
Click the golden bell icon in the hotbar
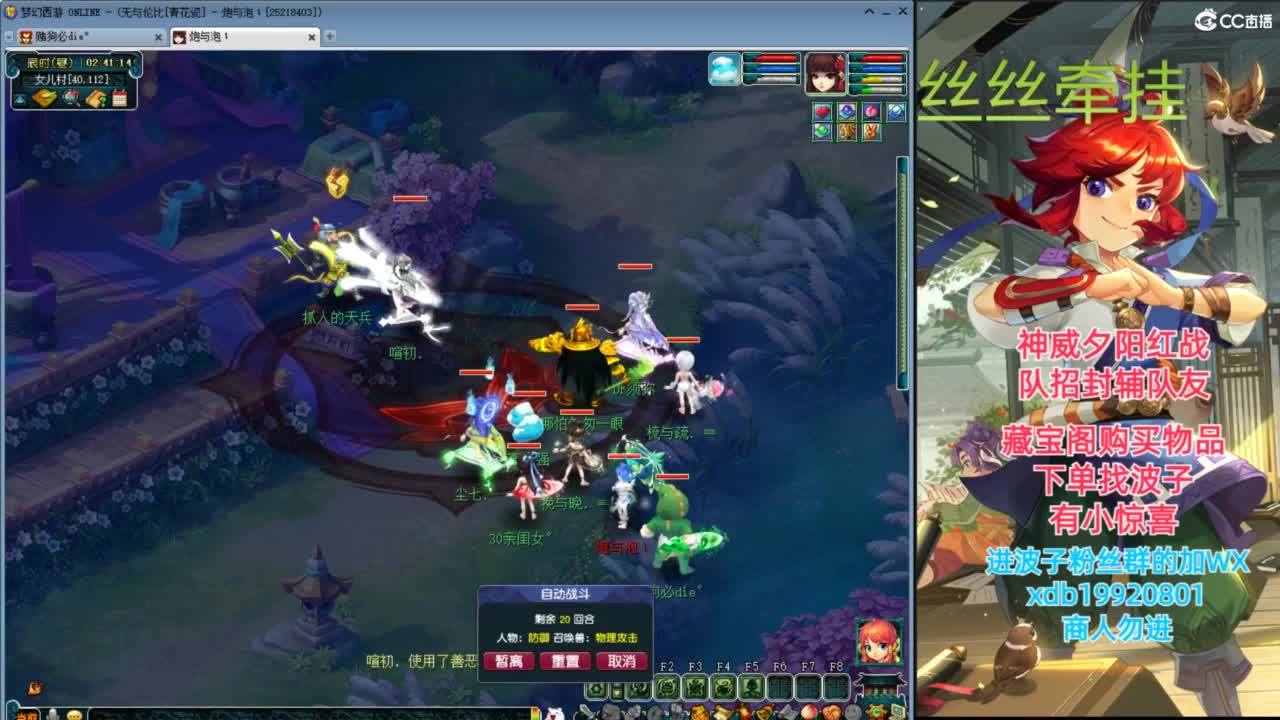click(766, 713)
